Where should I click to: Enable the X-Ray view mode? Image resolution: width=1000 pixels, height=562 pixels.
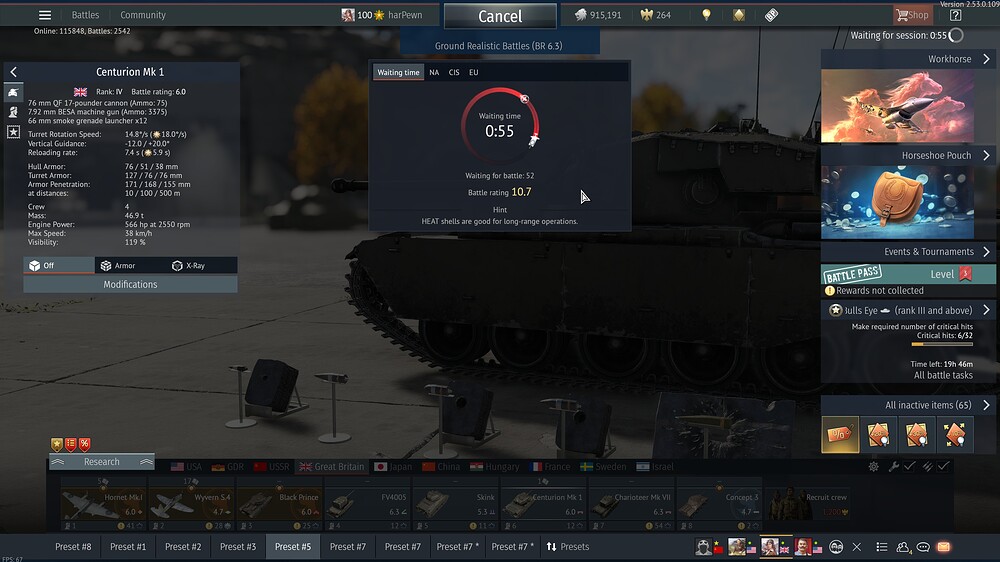[x=189, y=265]
